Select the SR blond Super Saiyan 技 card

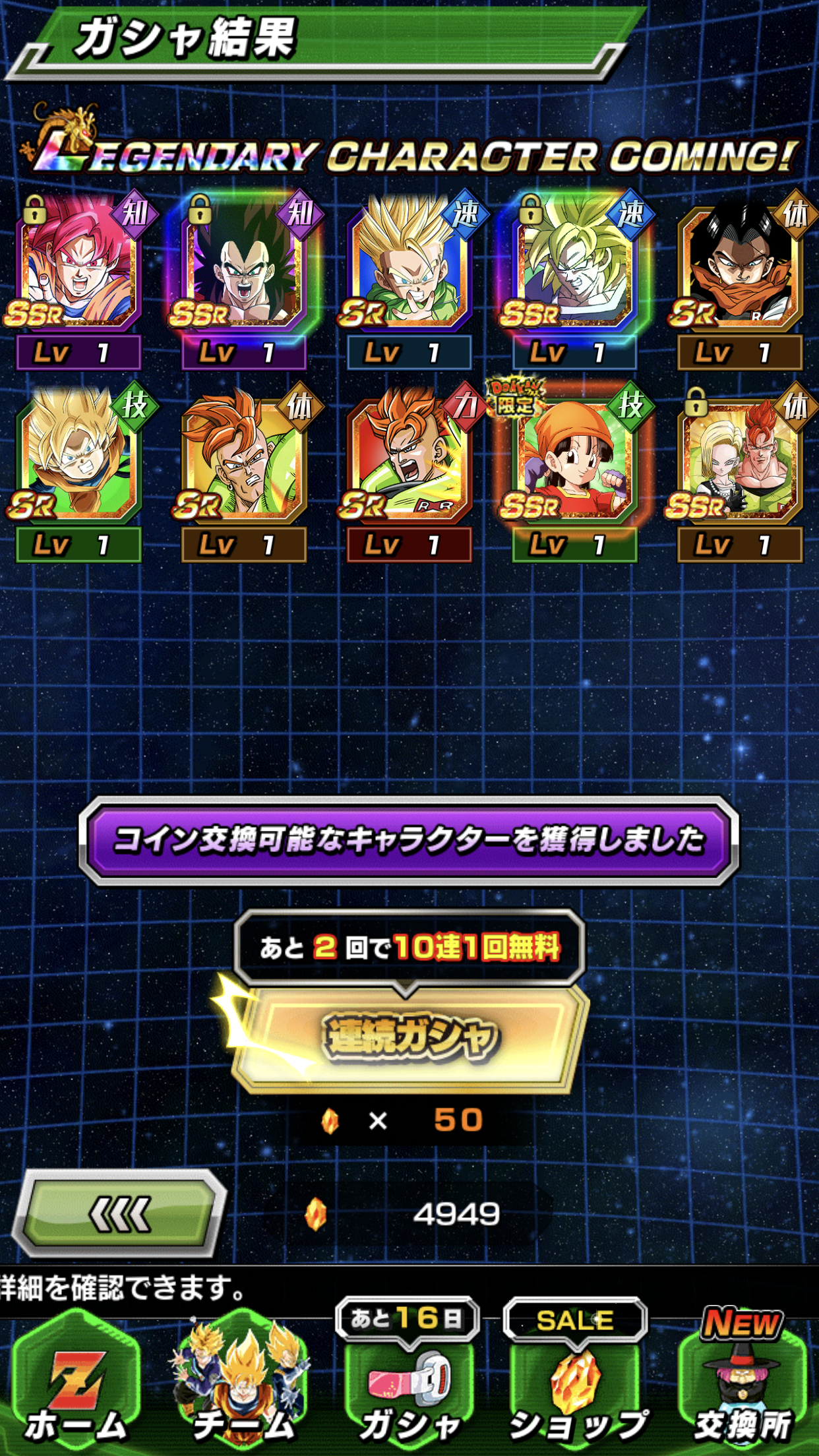[79, 462]
